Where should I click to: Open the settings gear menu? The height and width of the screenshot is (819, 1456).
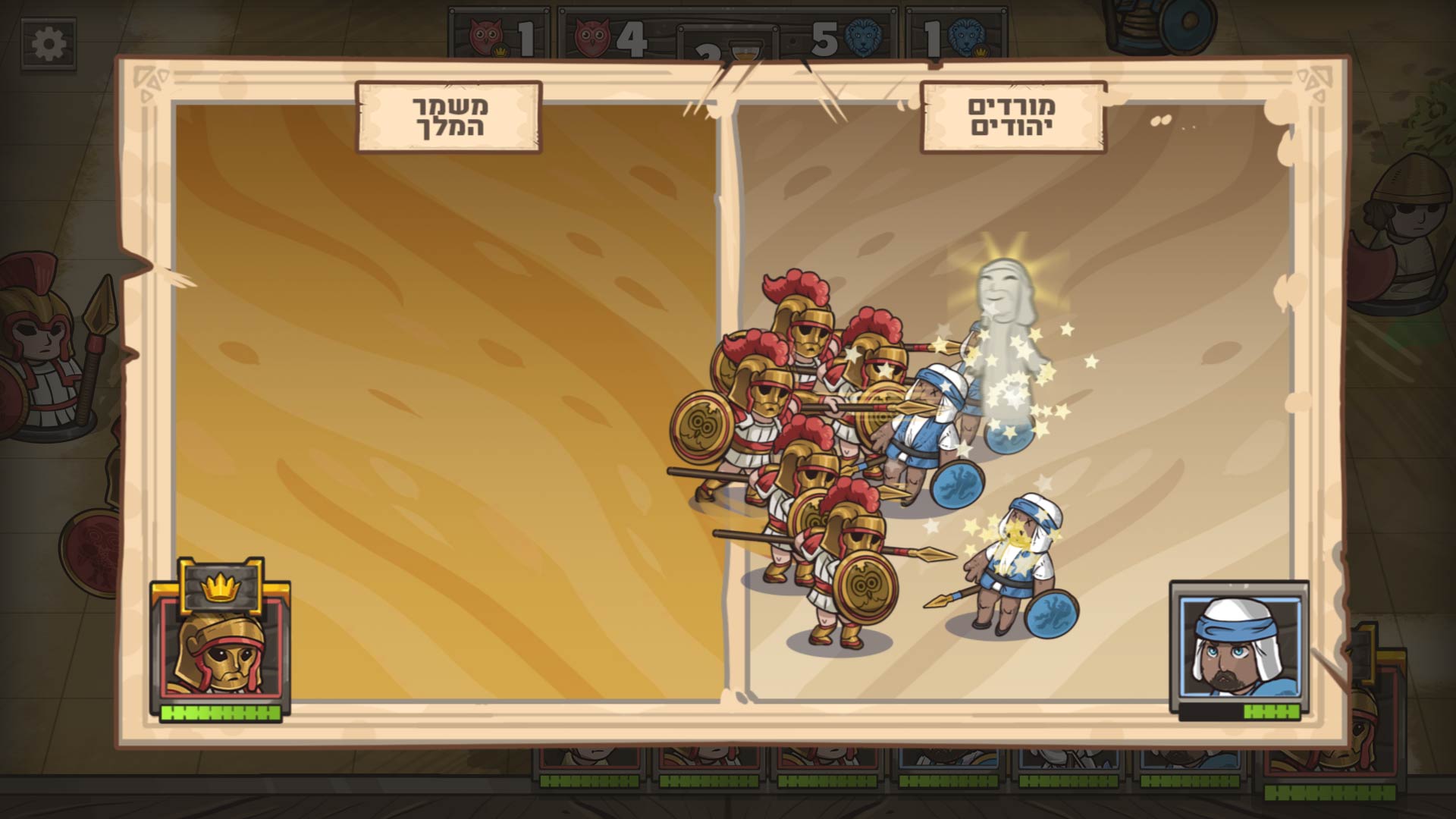pyautogui.click(x=49, y=45)
